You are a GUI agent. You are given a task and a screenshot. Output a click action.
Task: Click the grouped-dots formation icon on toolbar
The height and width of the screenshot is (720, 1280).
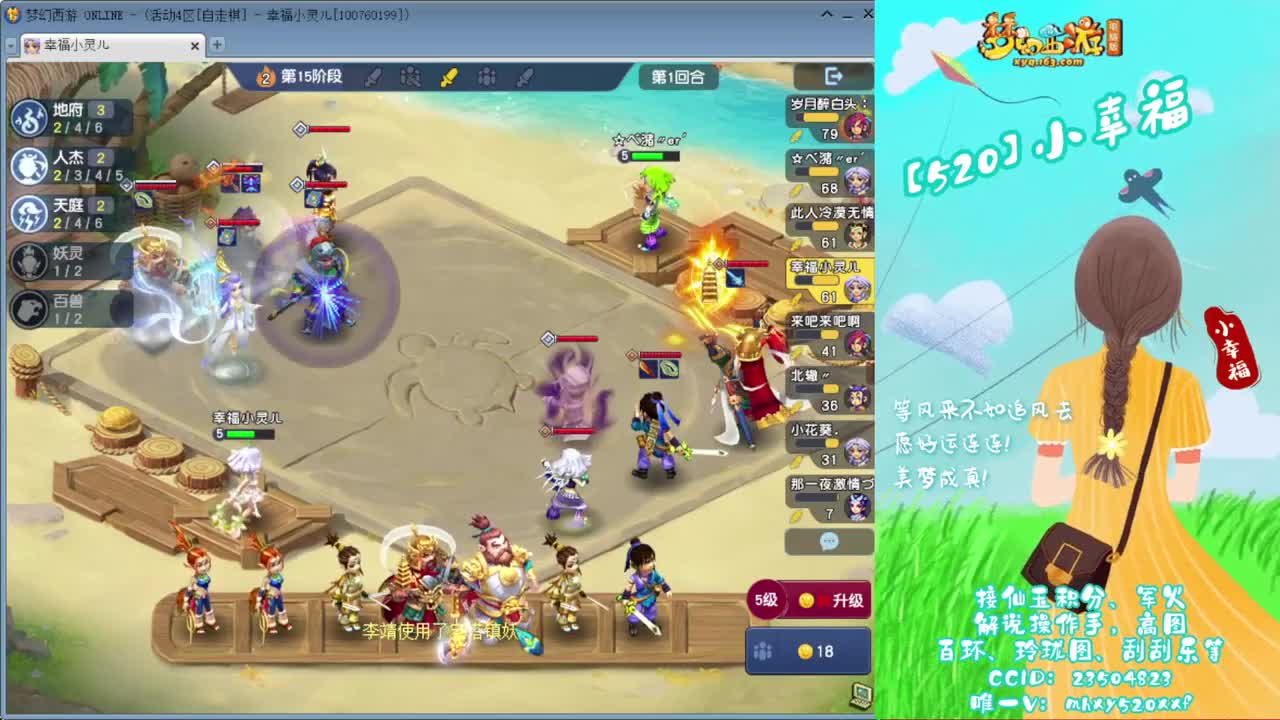point(487,77)
